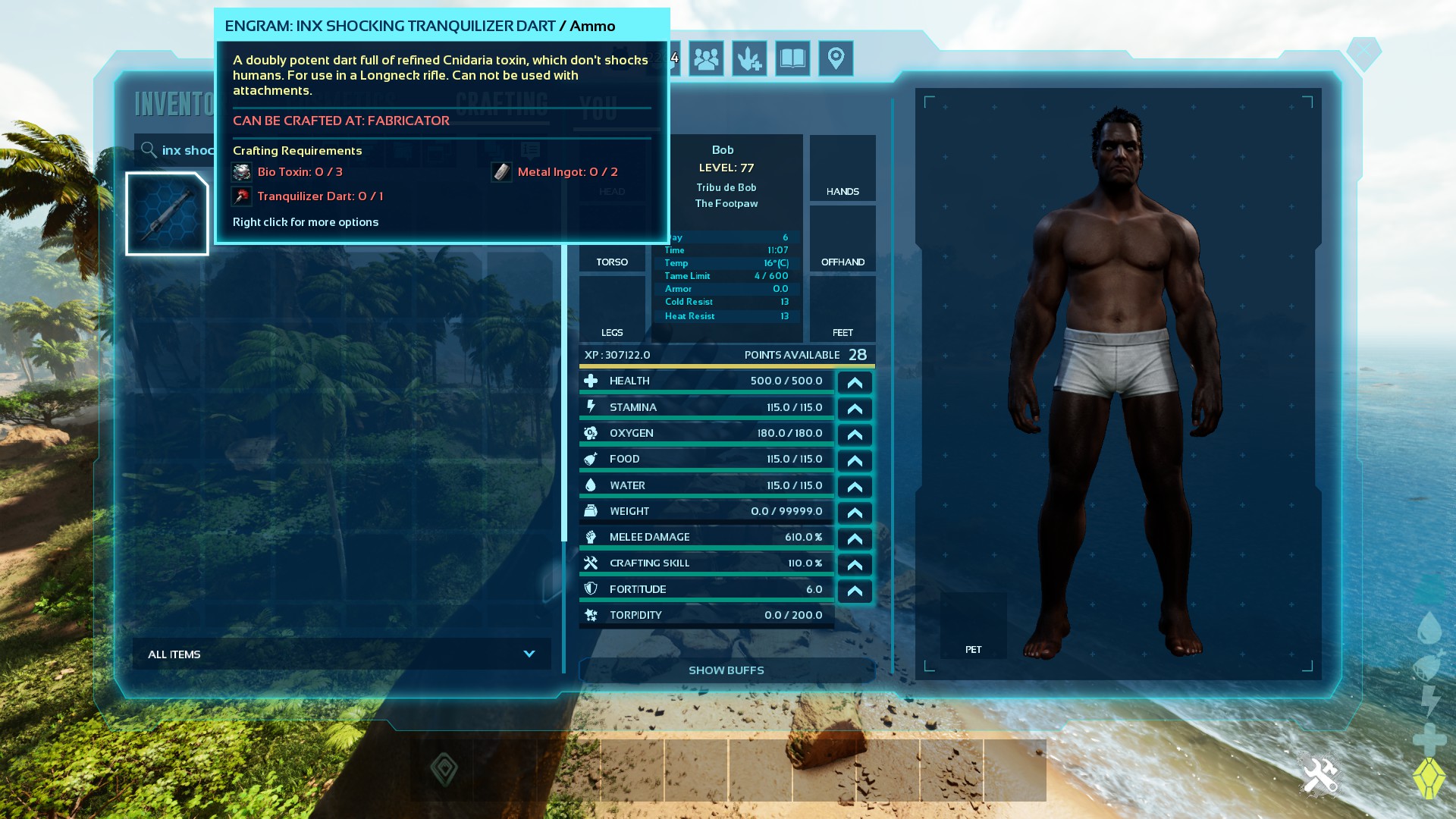The width and height of the screenshot is (1456, 819).
Task: Open the Tribe Manager icon
Action: point(705,58)
